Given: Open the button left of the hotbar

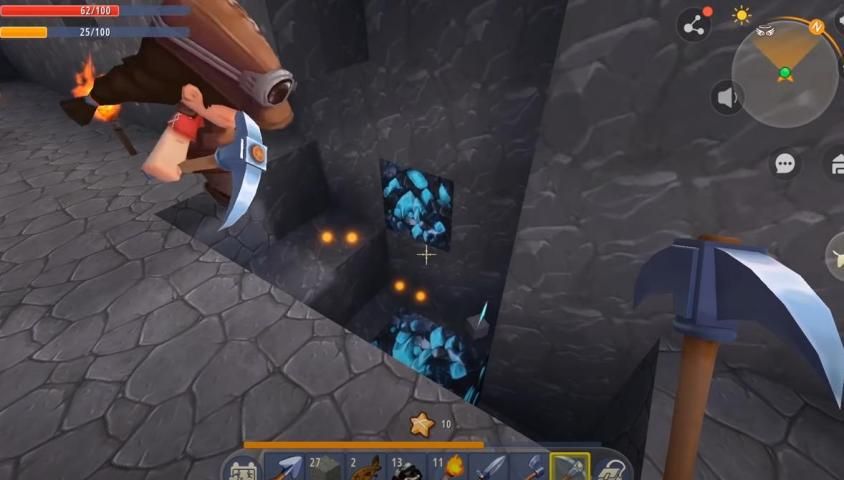Looking at the screenshot, I should (241, 469).
